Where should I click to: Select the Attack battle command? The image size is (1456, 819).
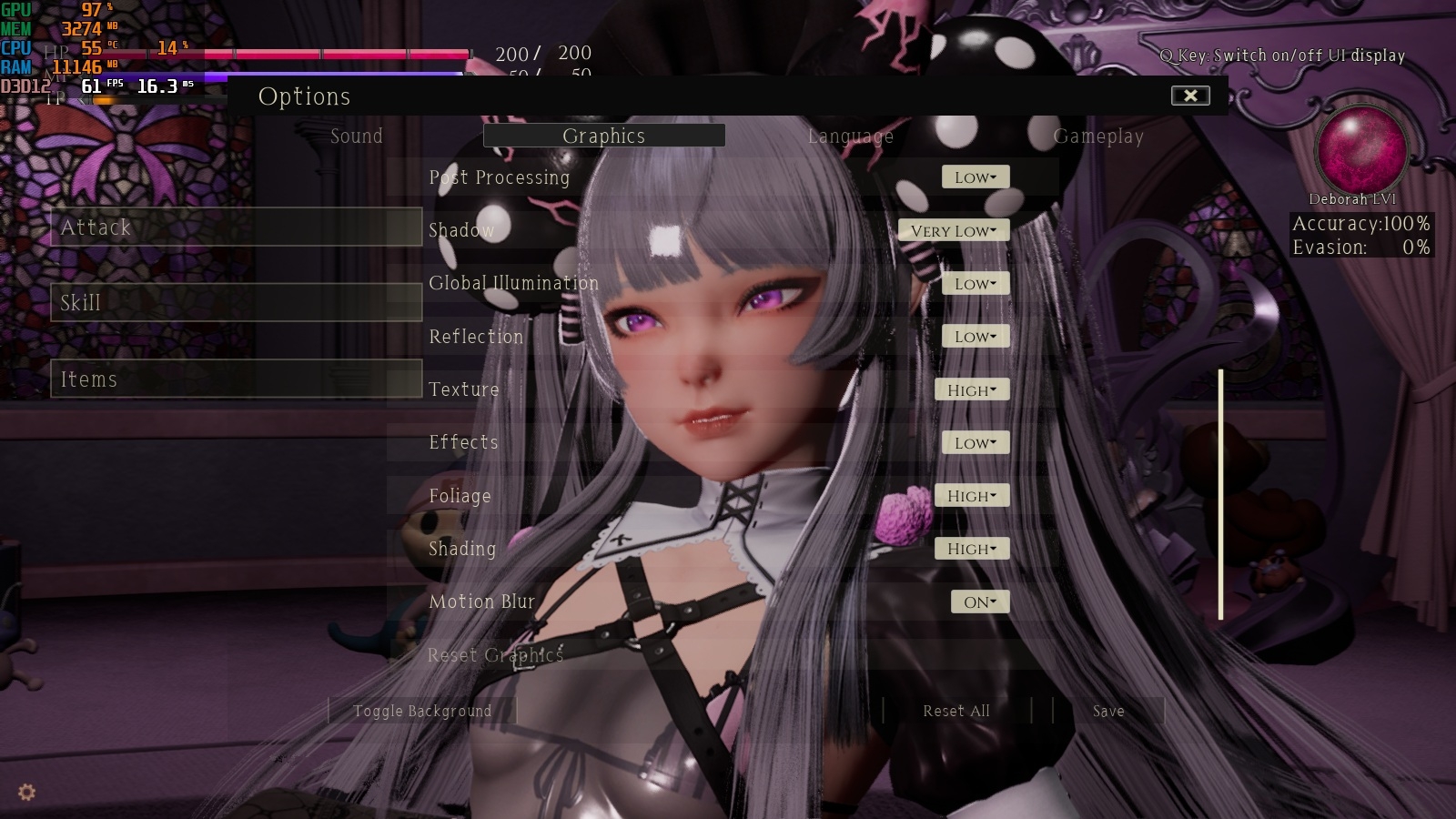coord(236,227)
